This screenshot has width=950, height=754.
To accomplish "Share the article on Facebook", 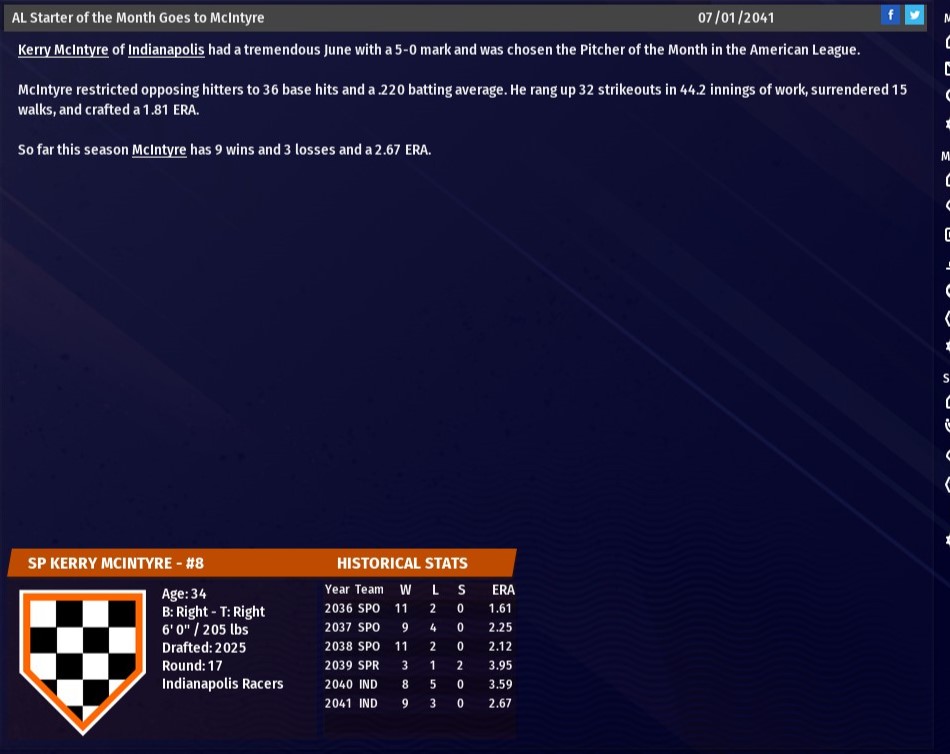I will pos(890,15).
